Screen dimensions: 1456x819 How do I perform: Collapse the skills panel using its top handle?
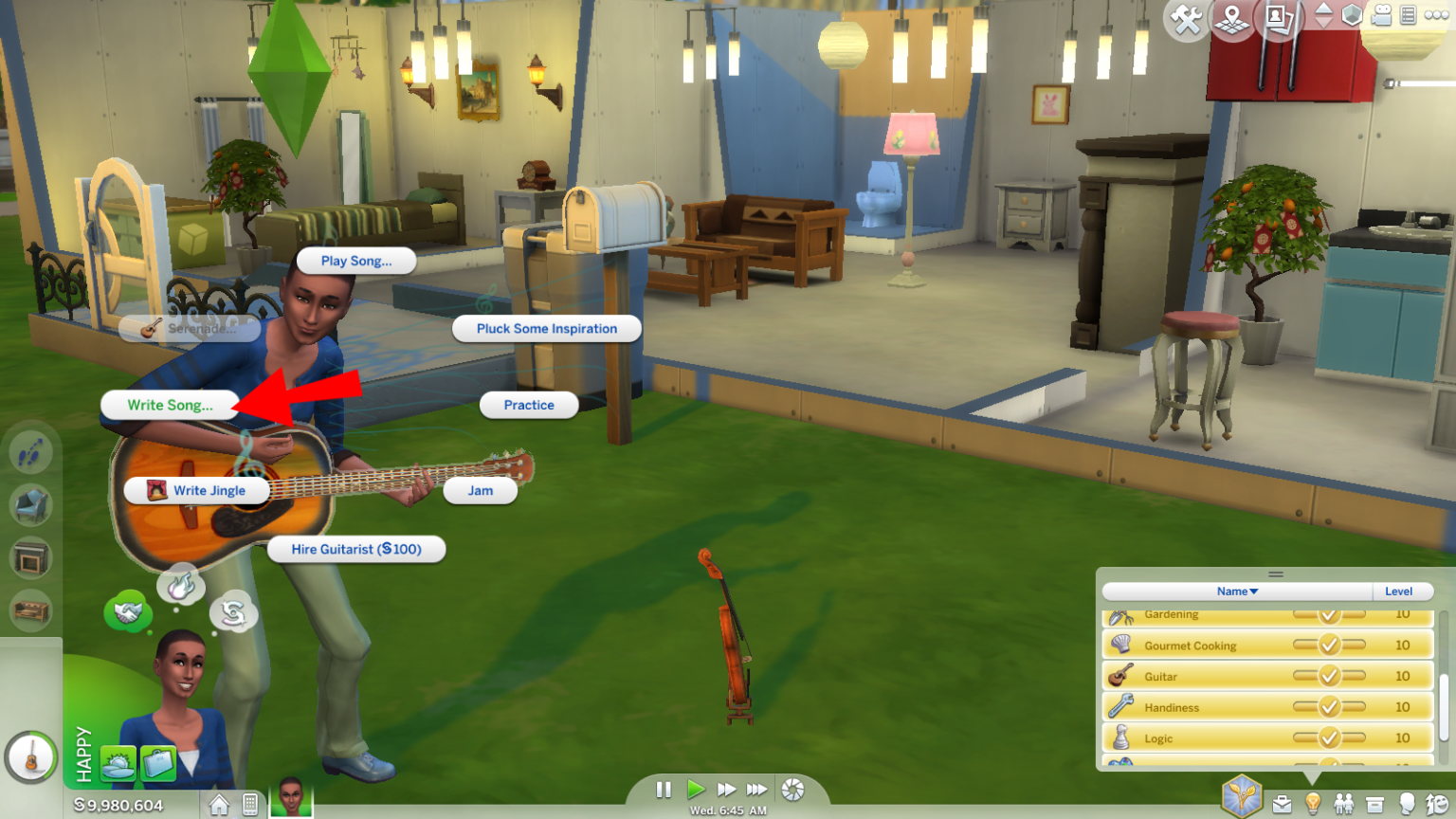click(1276, 574)
